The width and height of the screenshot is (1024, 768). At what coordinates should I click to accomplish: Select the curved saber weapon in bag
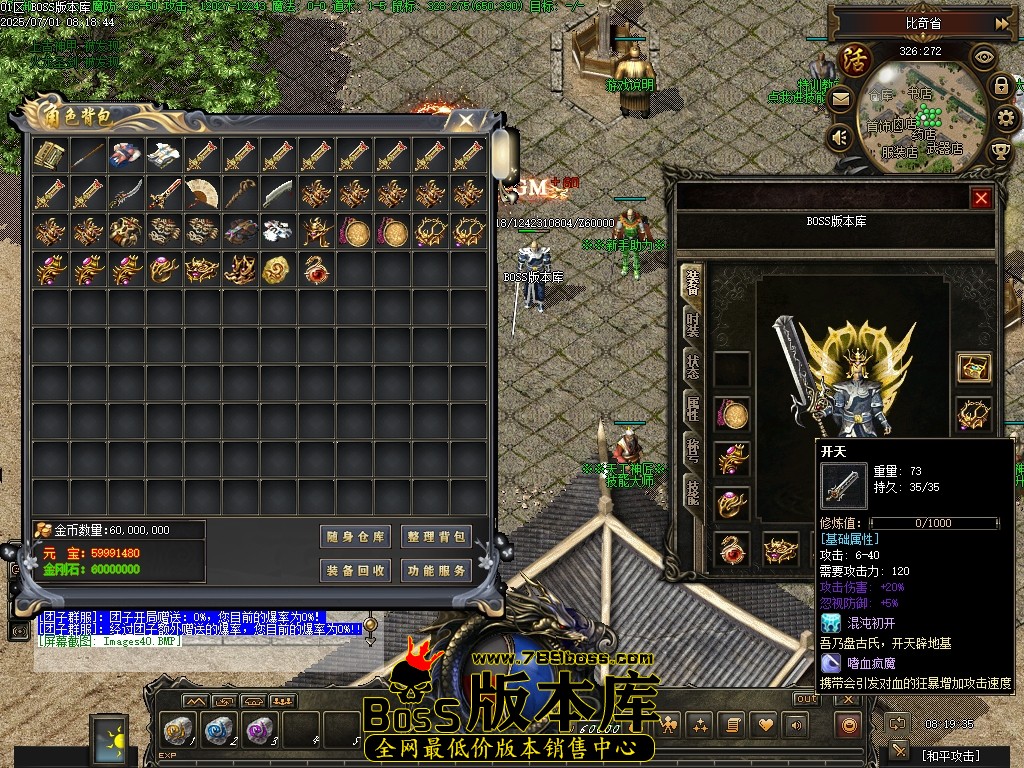click(126, 193)
